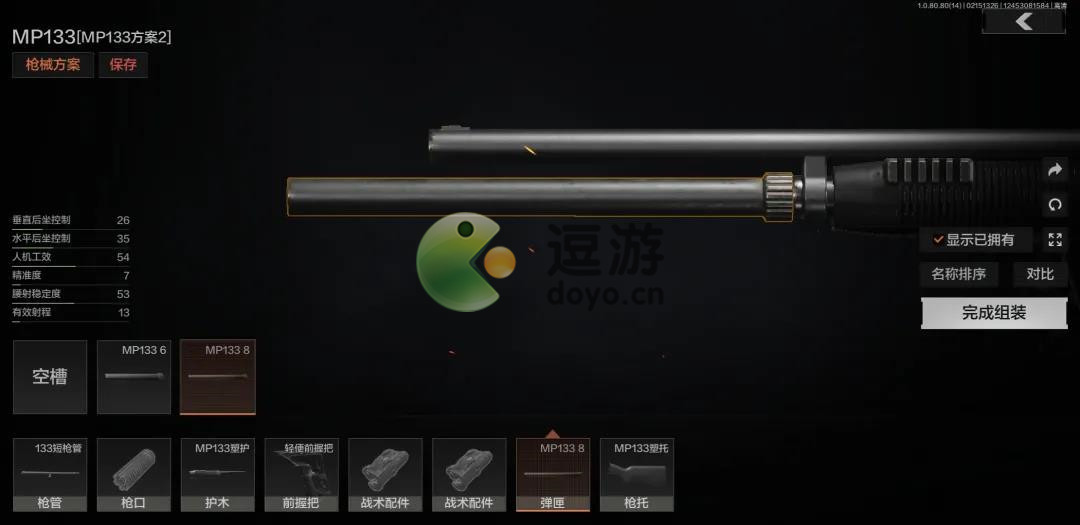1080x525 pixels.
Task: Reset the view with the circular arrow icon
Action: [1054, 204]
